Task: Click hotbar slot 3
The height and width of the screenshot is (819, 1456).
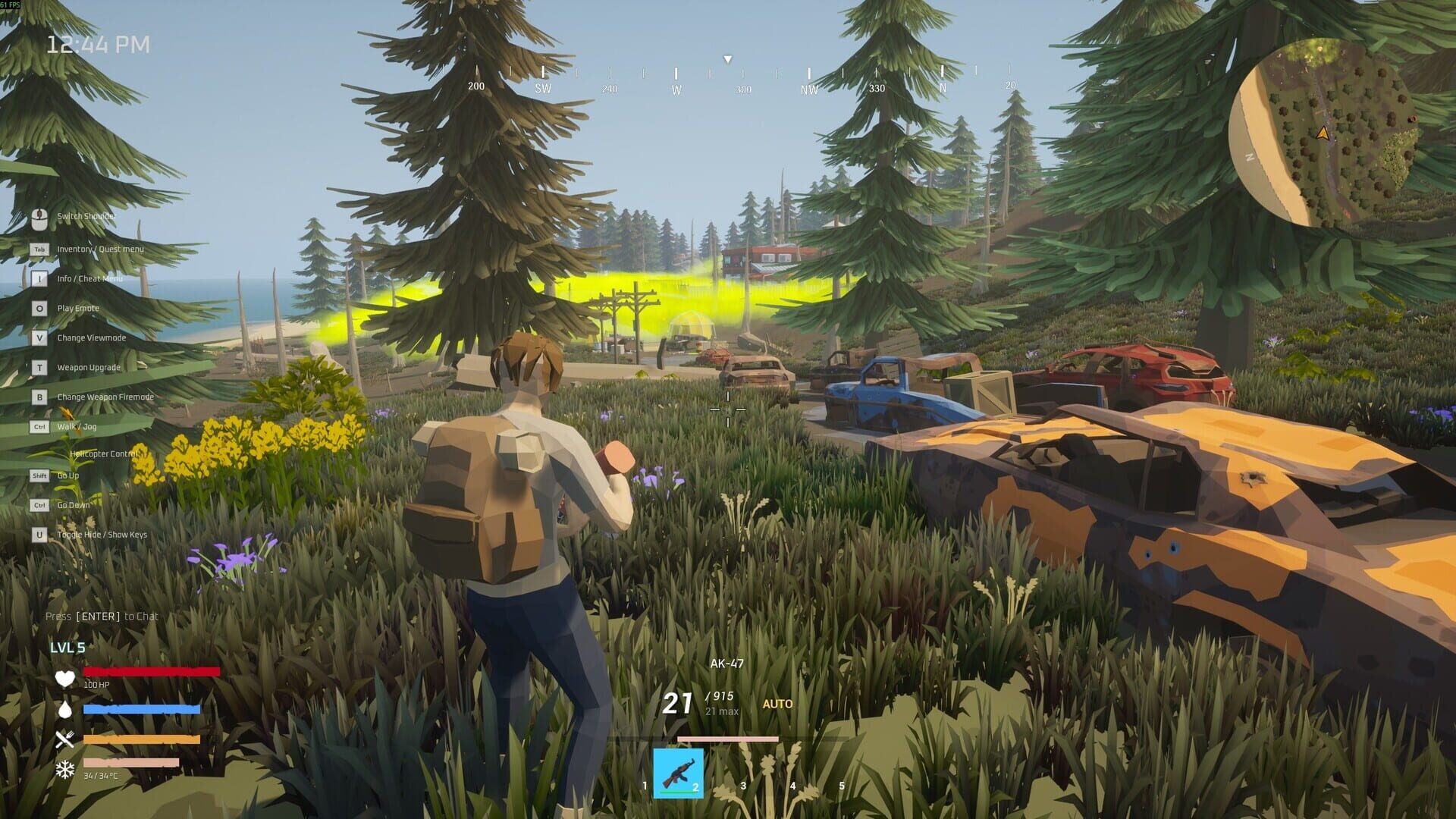Action: pyautogui.click(x=728, y=773)
